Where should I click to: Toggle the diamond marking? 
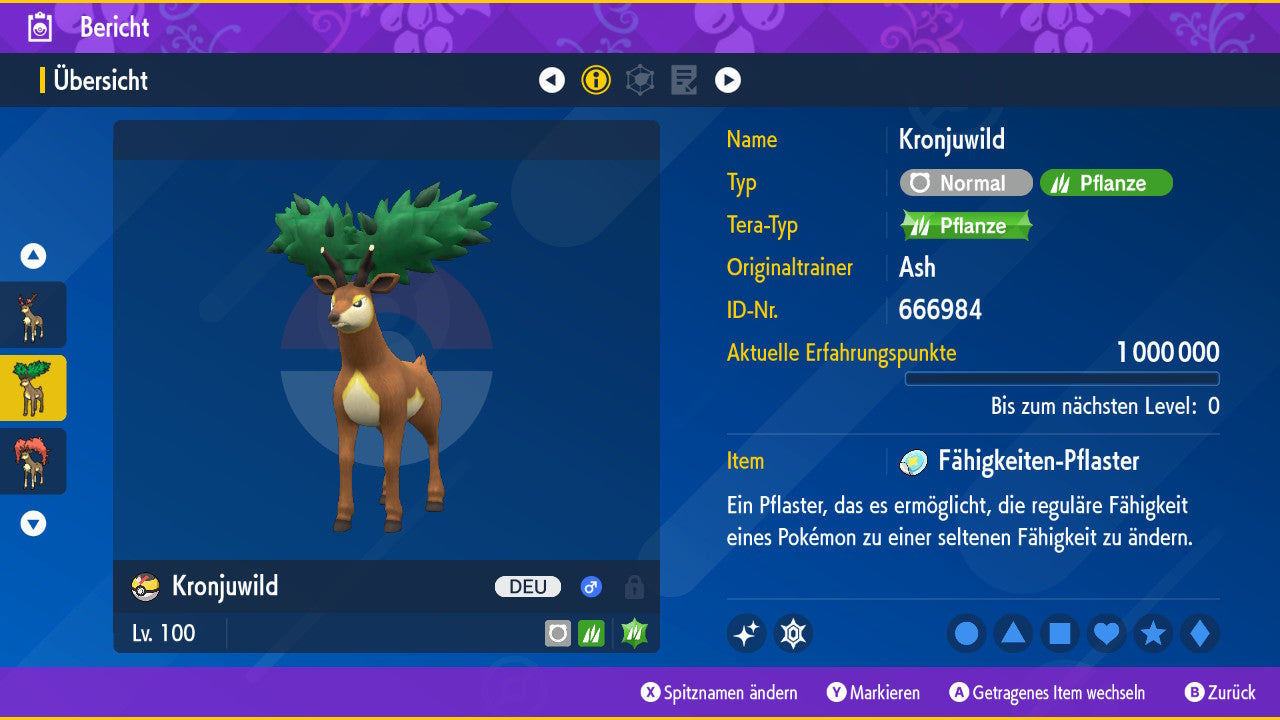(1200, 633)
